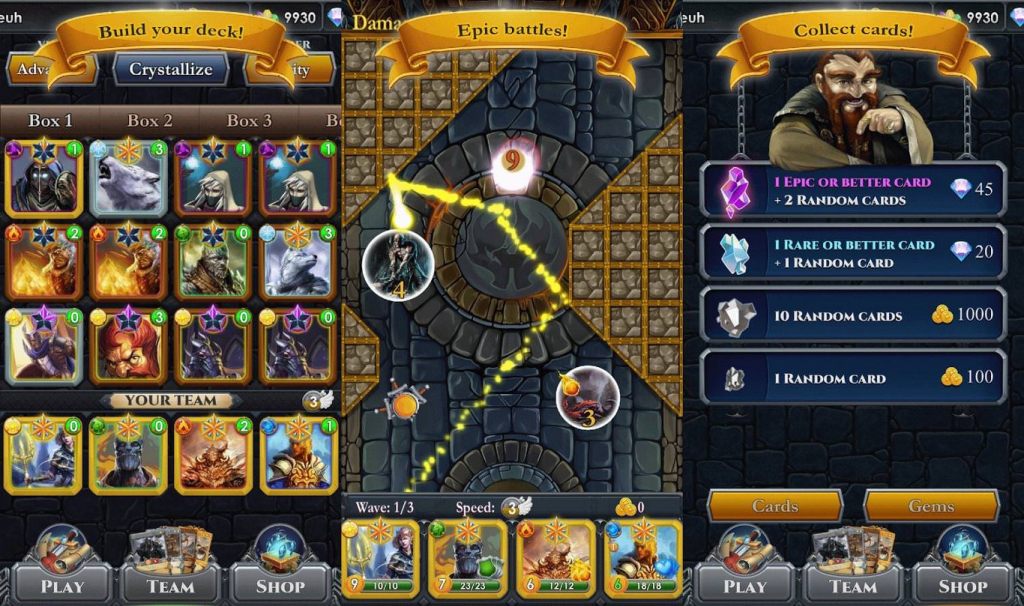This screenshot has width=1024, height=606.
Task: Open the Box 2 tab
Action: (x=149, y=121)
